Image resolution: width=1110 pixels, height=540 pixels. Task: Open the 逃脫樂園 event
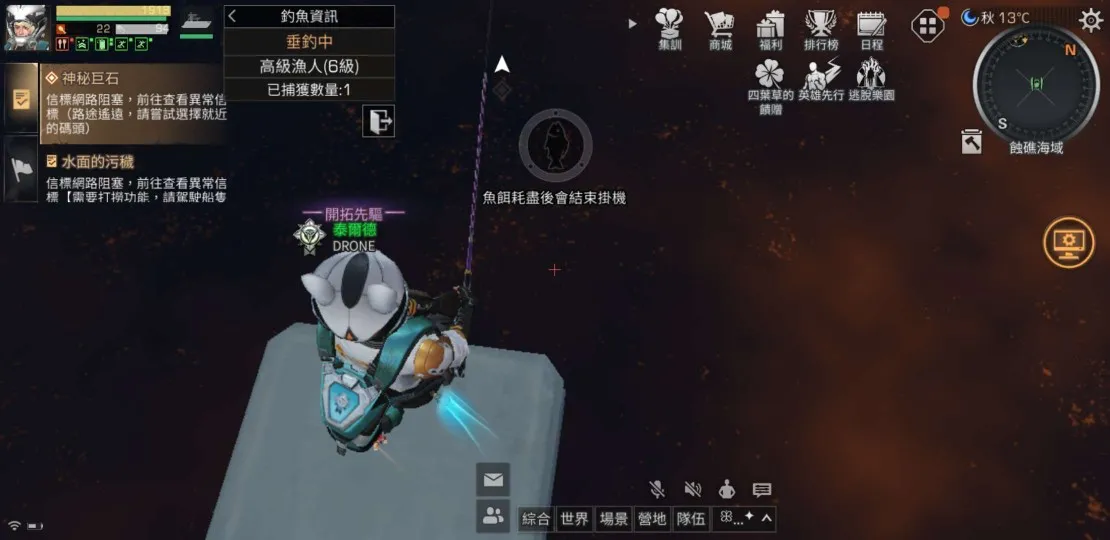click(871, 80)
